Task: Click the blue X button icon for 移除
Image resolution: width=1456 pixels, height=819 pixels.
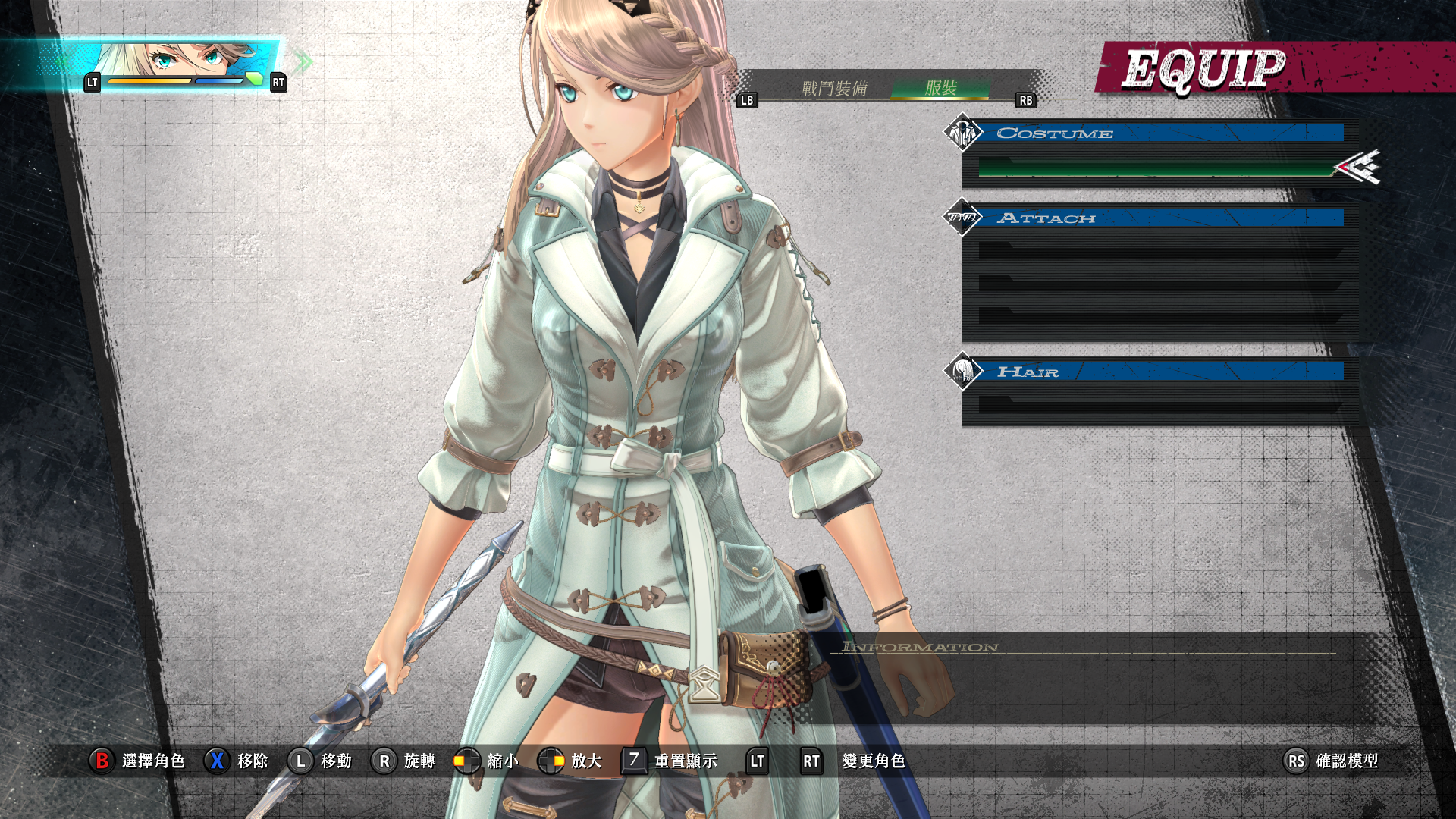Action: (x=218, y=762)
